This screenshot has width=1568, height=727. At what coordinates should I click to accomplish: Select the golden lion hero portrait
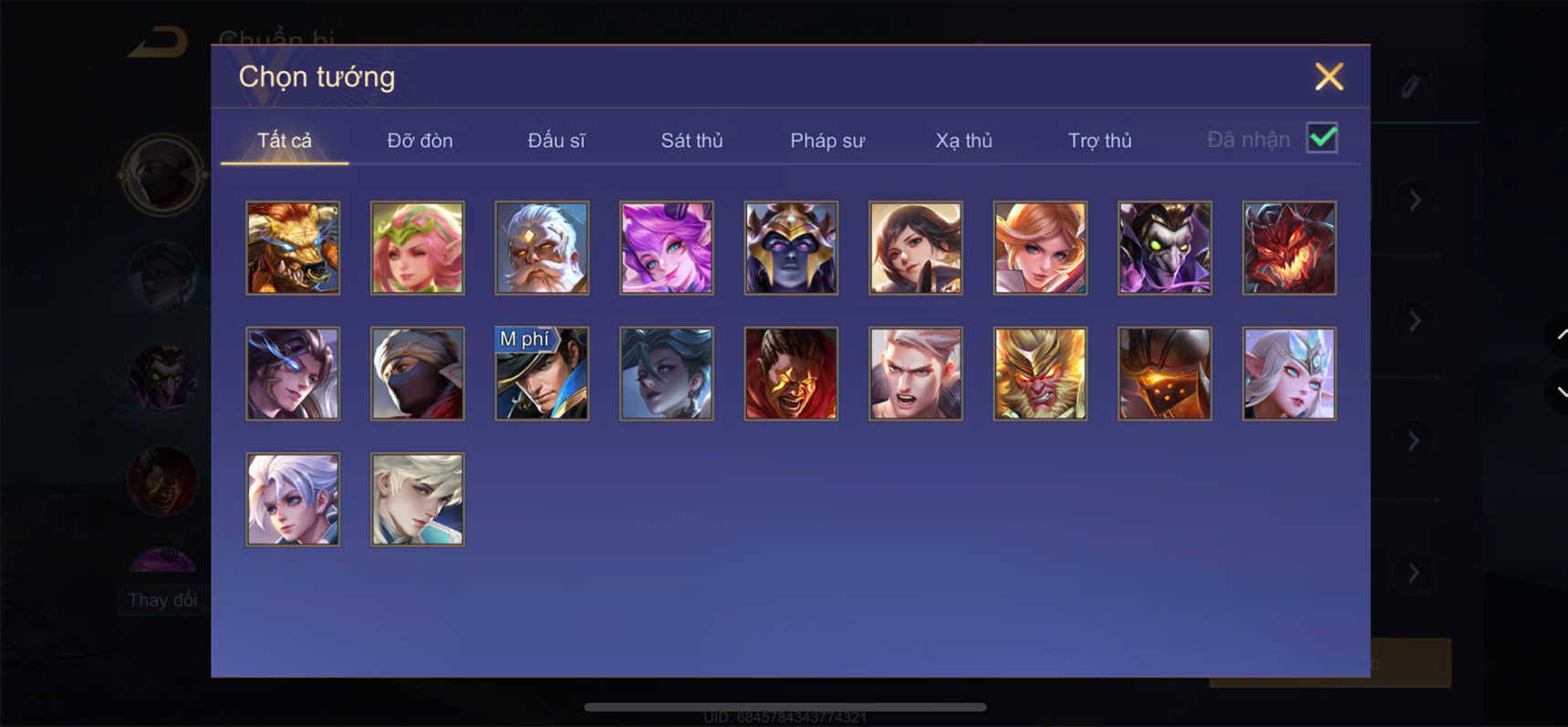pos(293,247)
